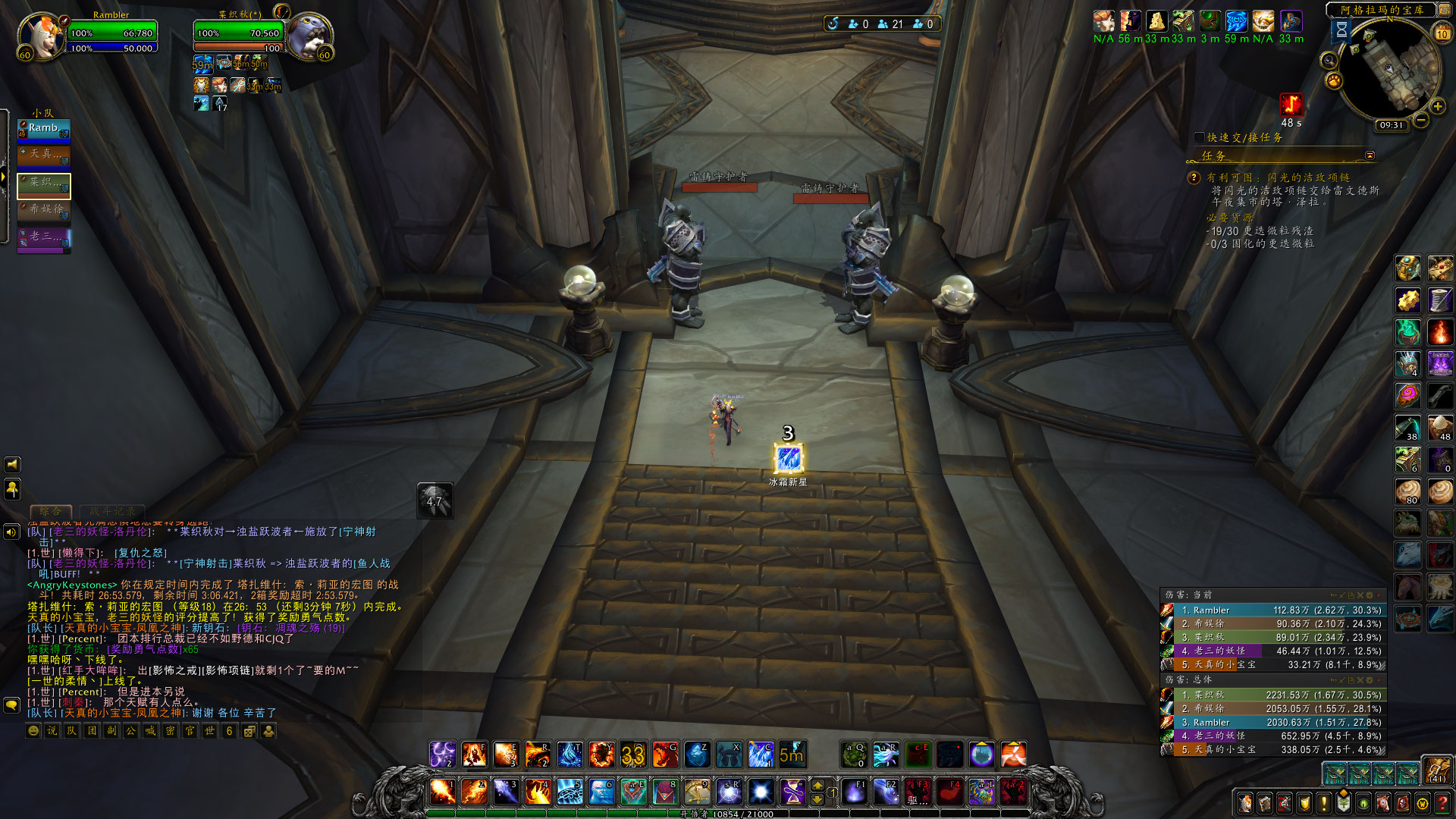Mute sound with the top speaker icon on left edge

tap(11, 465)
